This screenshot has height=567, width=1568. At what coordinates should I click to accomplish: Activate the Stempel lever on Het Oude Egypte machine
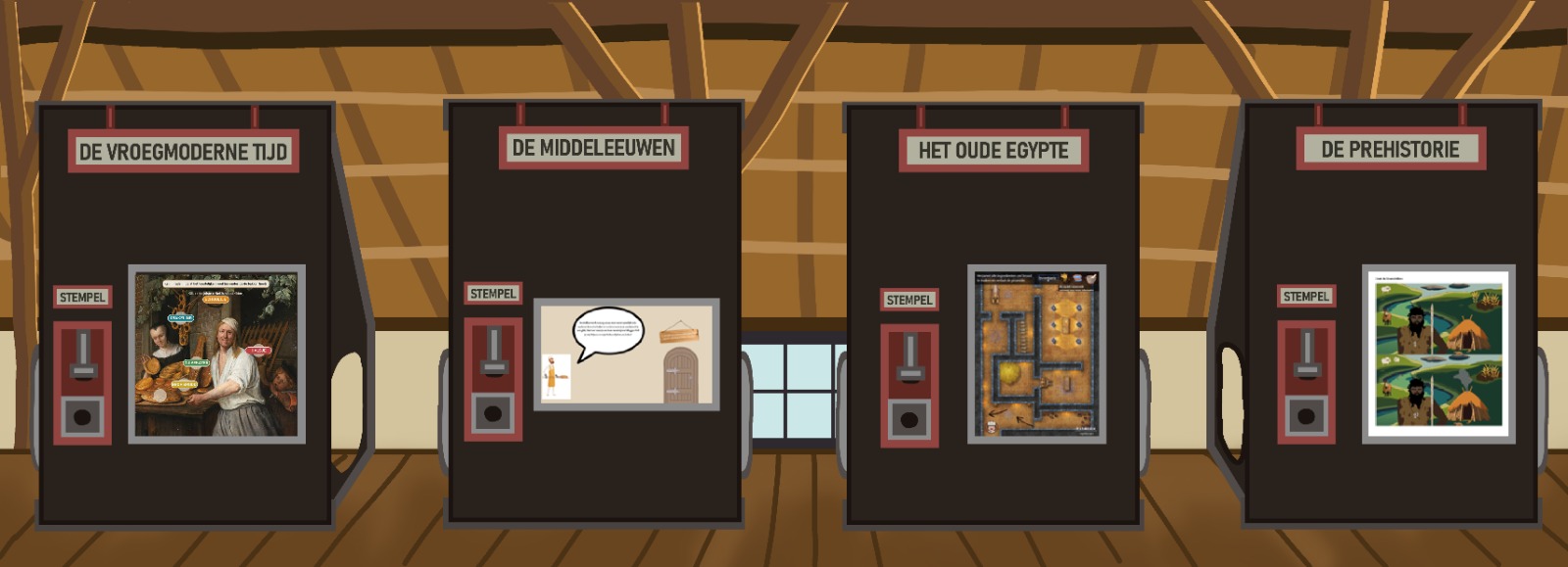point(909,359)
